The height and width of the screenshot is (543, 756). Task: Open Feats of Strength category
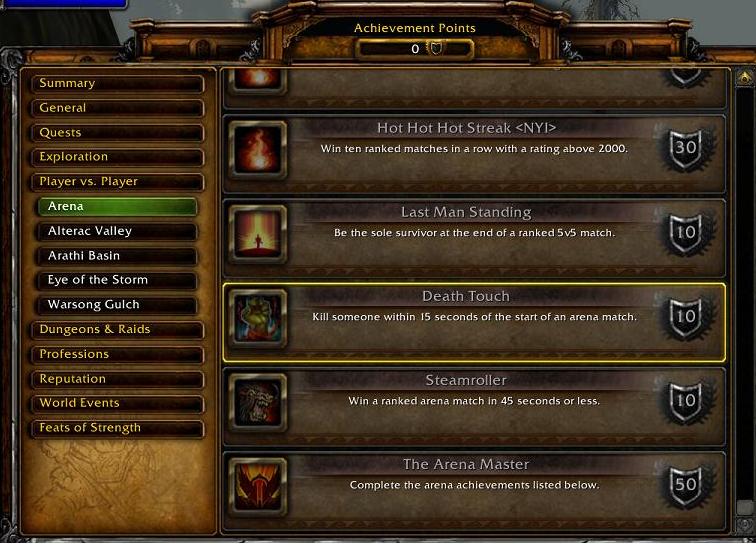click(x=118, y=428)
